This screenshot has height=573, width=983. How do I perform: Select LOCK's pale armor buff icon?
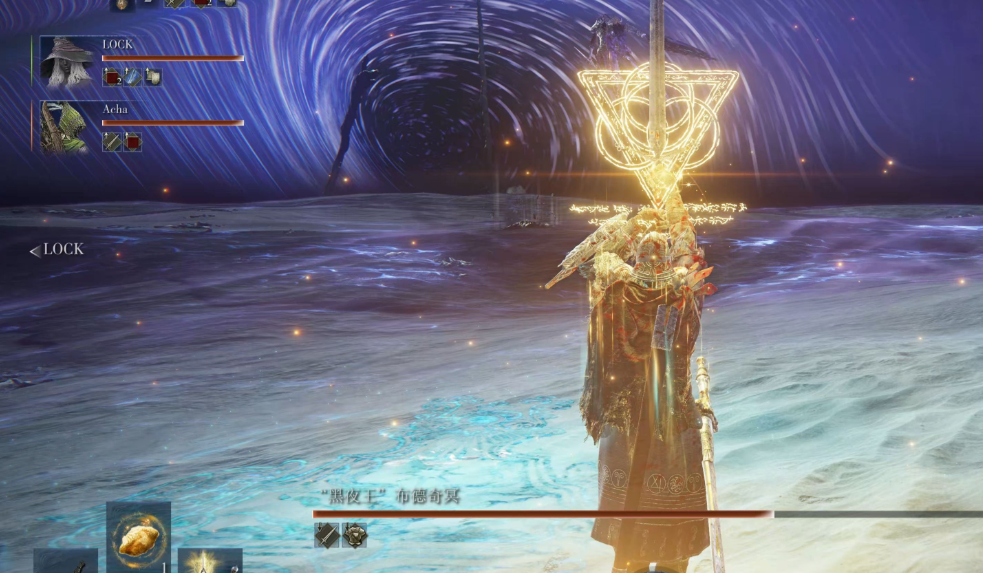(x=152, y=77)
